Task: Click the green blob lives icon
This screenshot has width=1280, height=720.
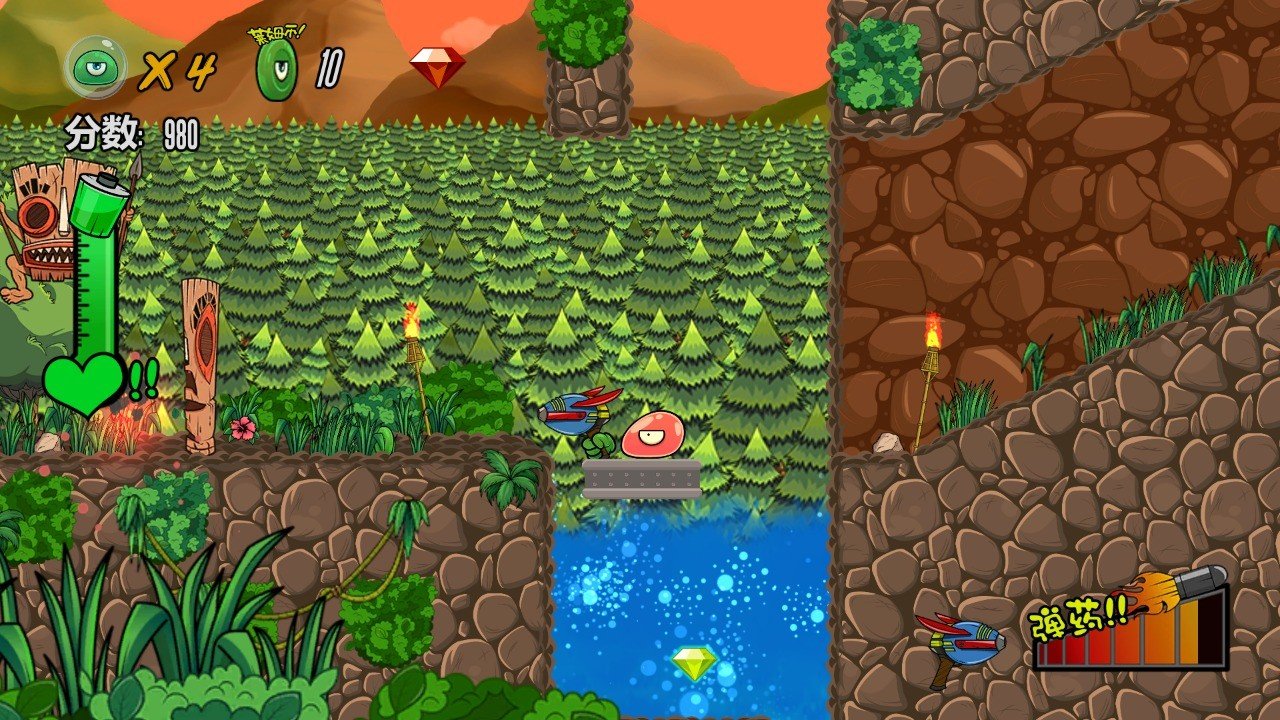Action: [95, 67]
